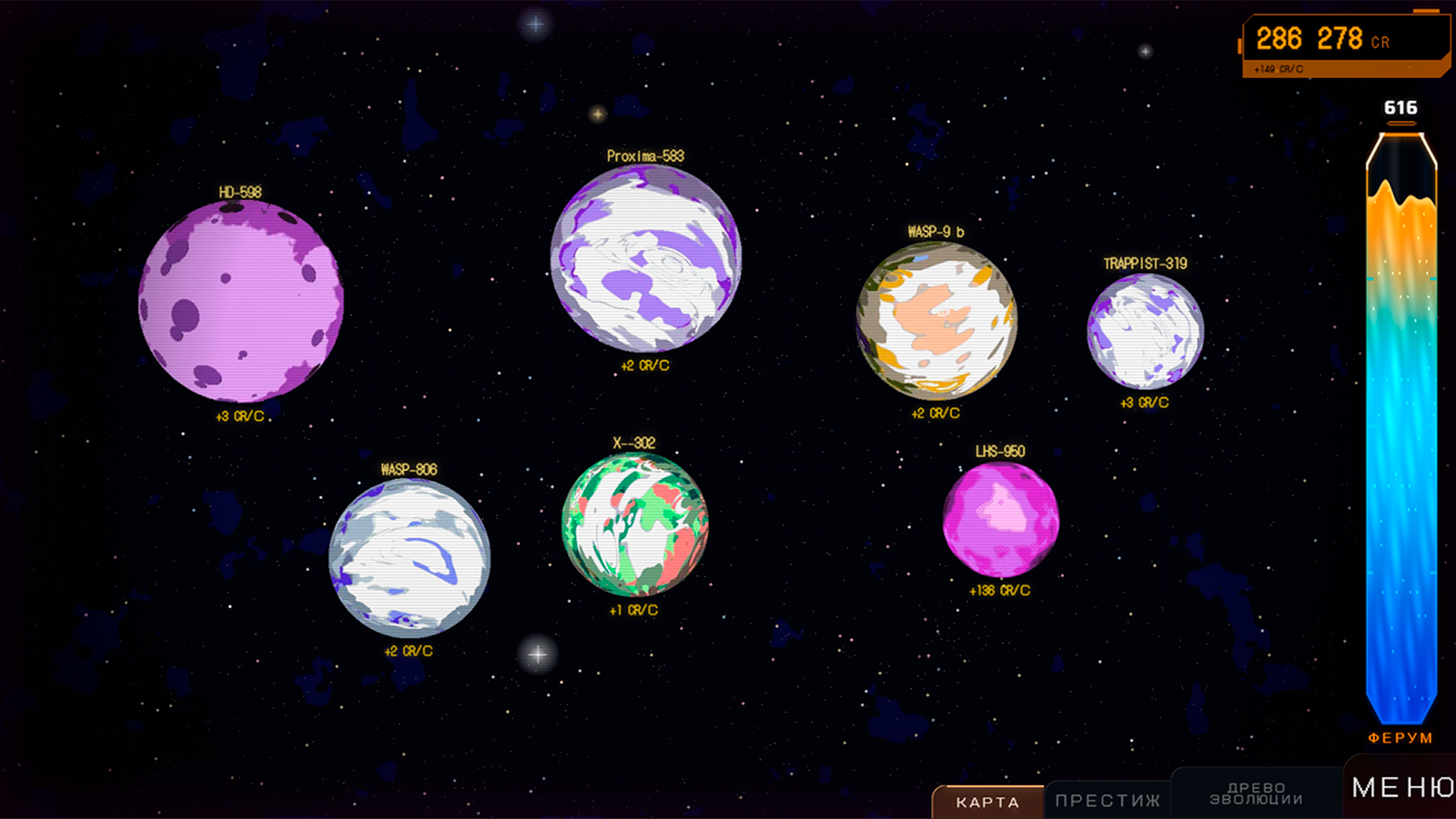The height and width of the screenshot is (819, 1456).
Task: Click the 616 counter above the gauge
Action: [x=1401, y=108]
